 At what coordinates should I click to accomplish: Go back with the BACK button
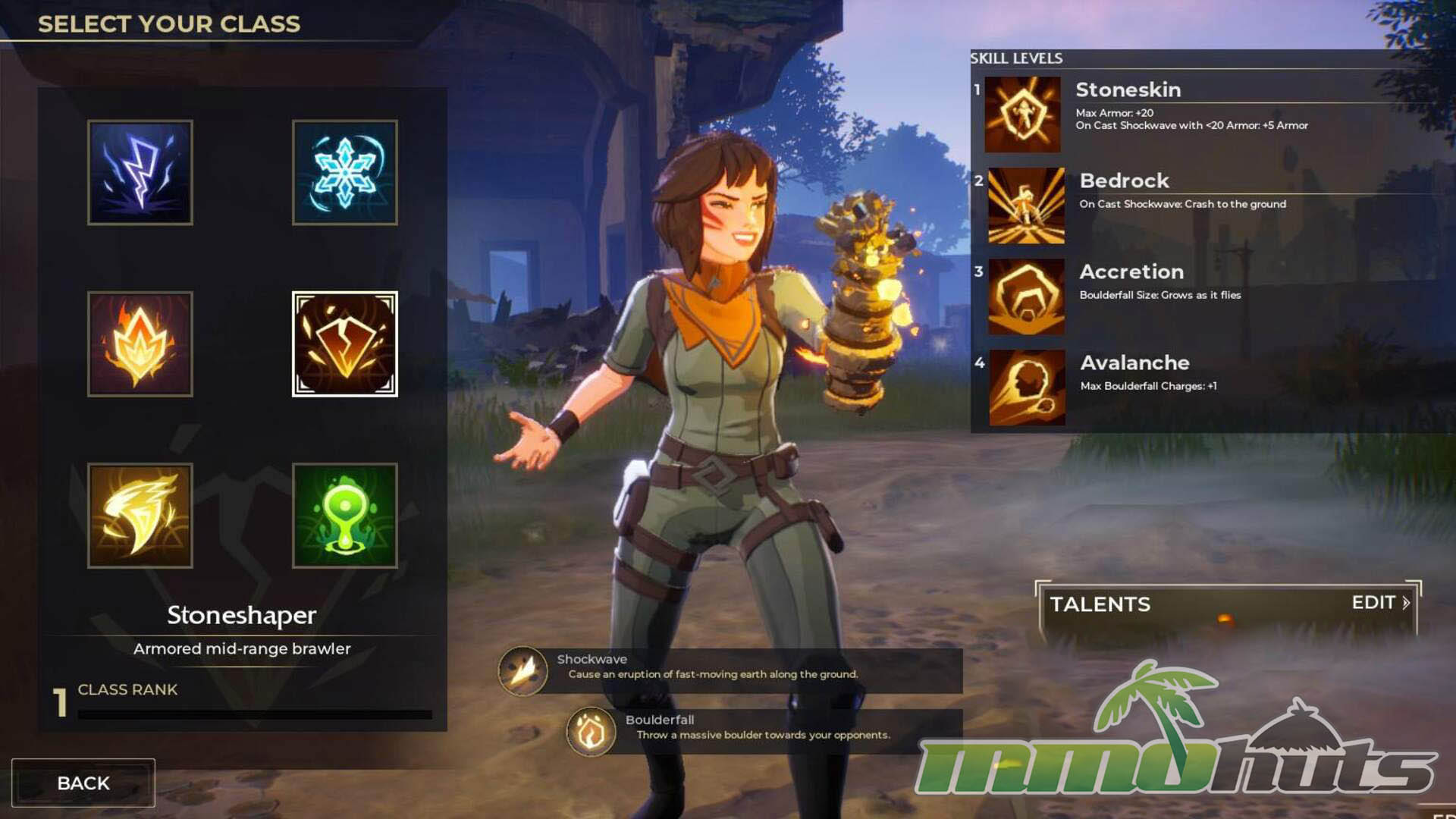pyautogui.click(x=83, y=783)
